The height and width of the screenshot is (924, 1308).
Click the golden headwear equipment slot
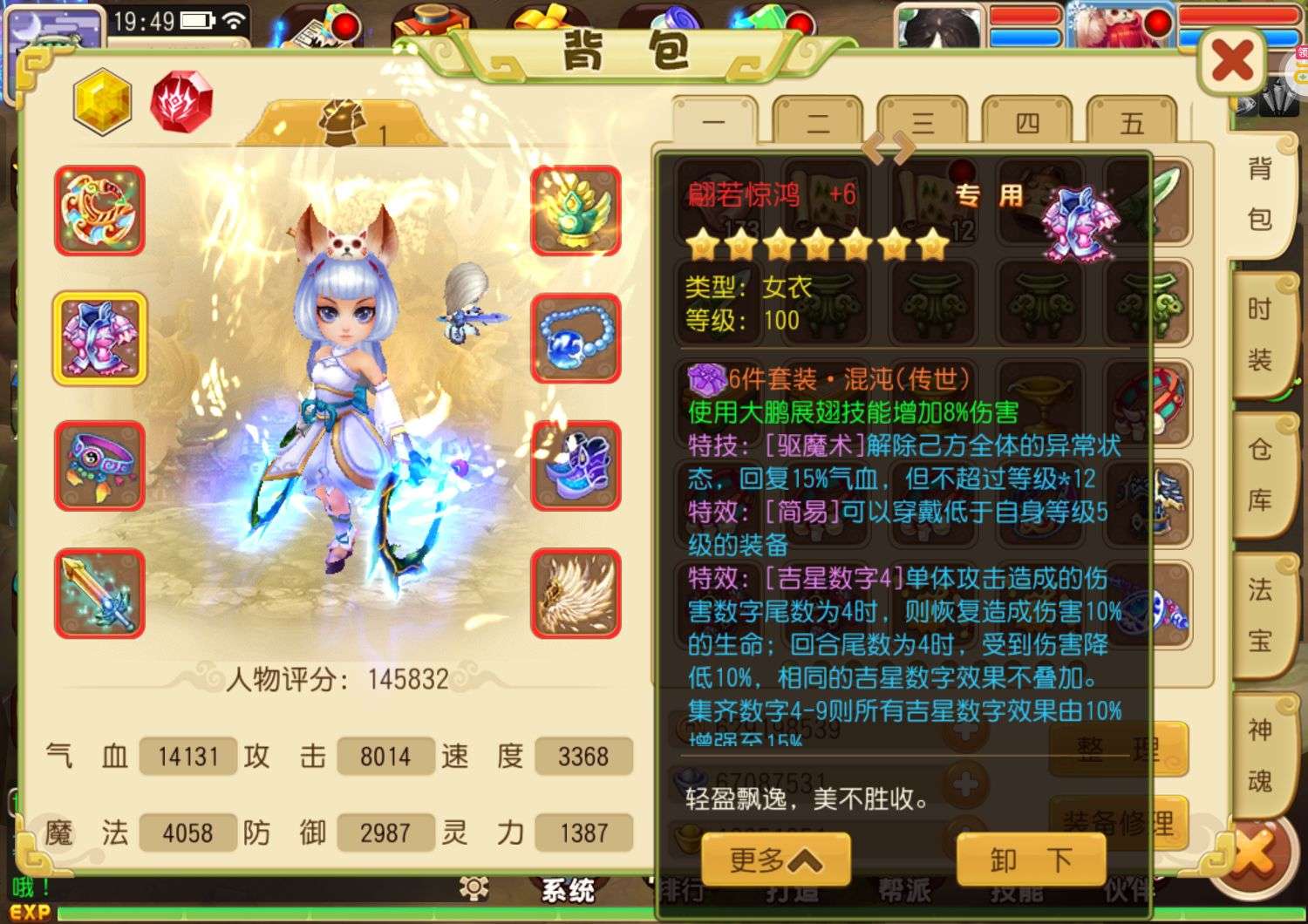click(x=575, y=209)
